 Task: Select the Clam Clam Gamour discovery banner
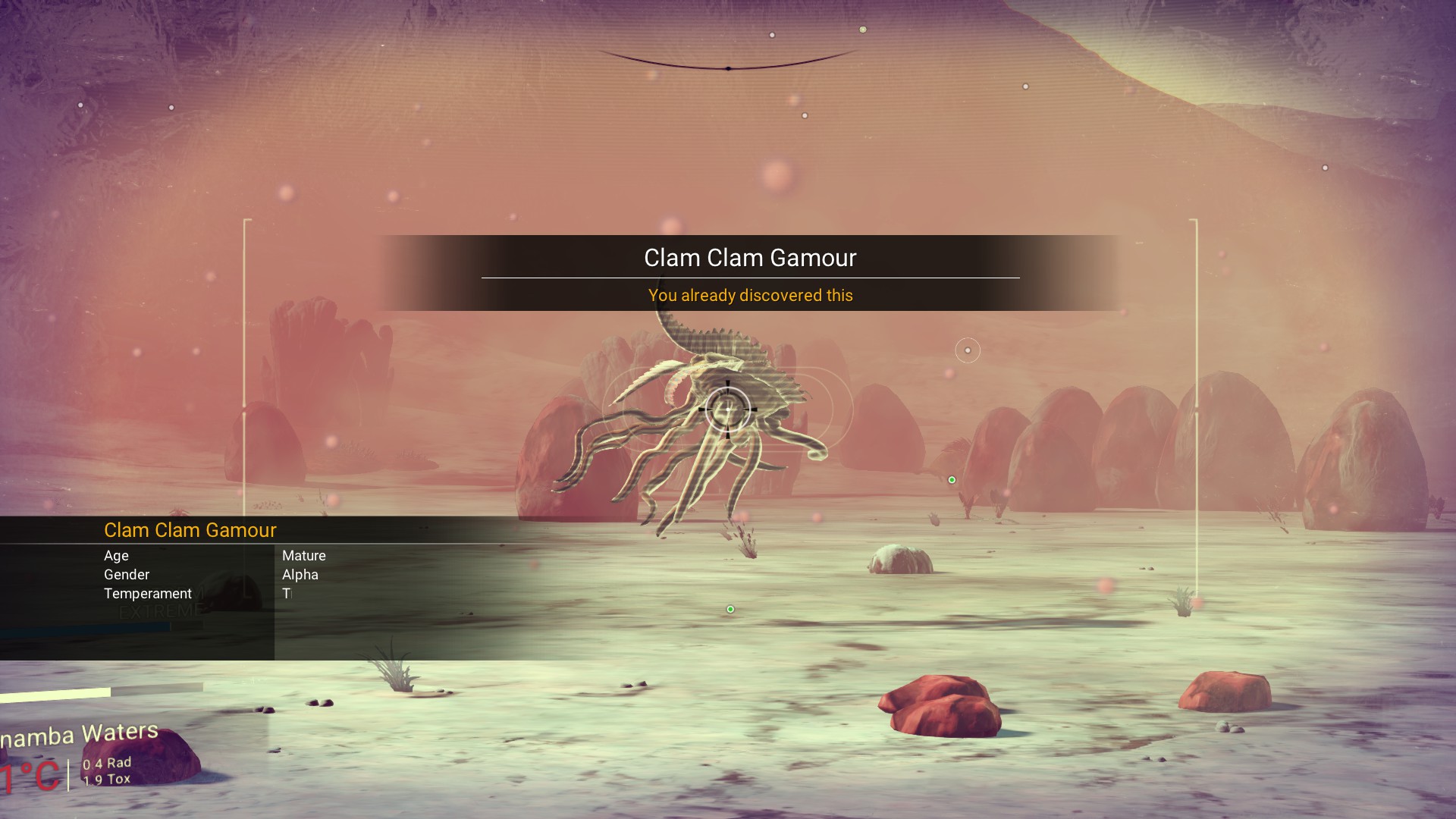click(749, 273)
